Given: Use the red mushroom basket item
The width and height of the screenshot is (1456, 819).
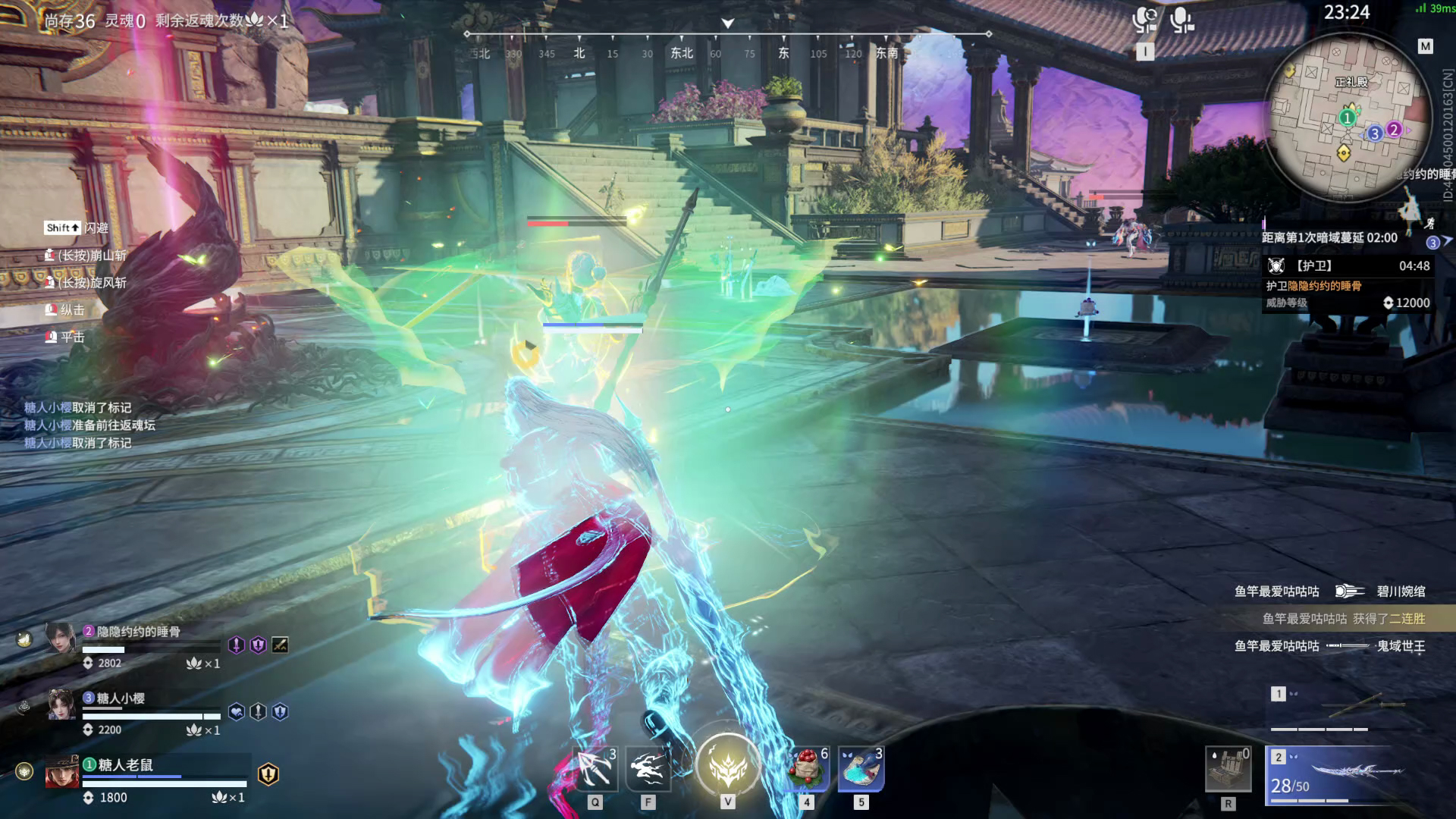Looking at the screenshot, I should [x=807, y=770].
